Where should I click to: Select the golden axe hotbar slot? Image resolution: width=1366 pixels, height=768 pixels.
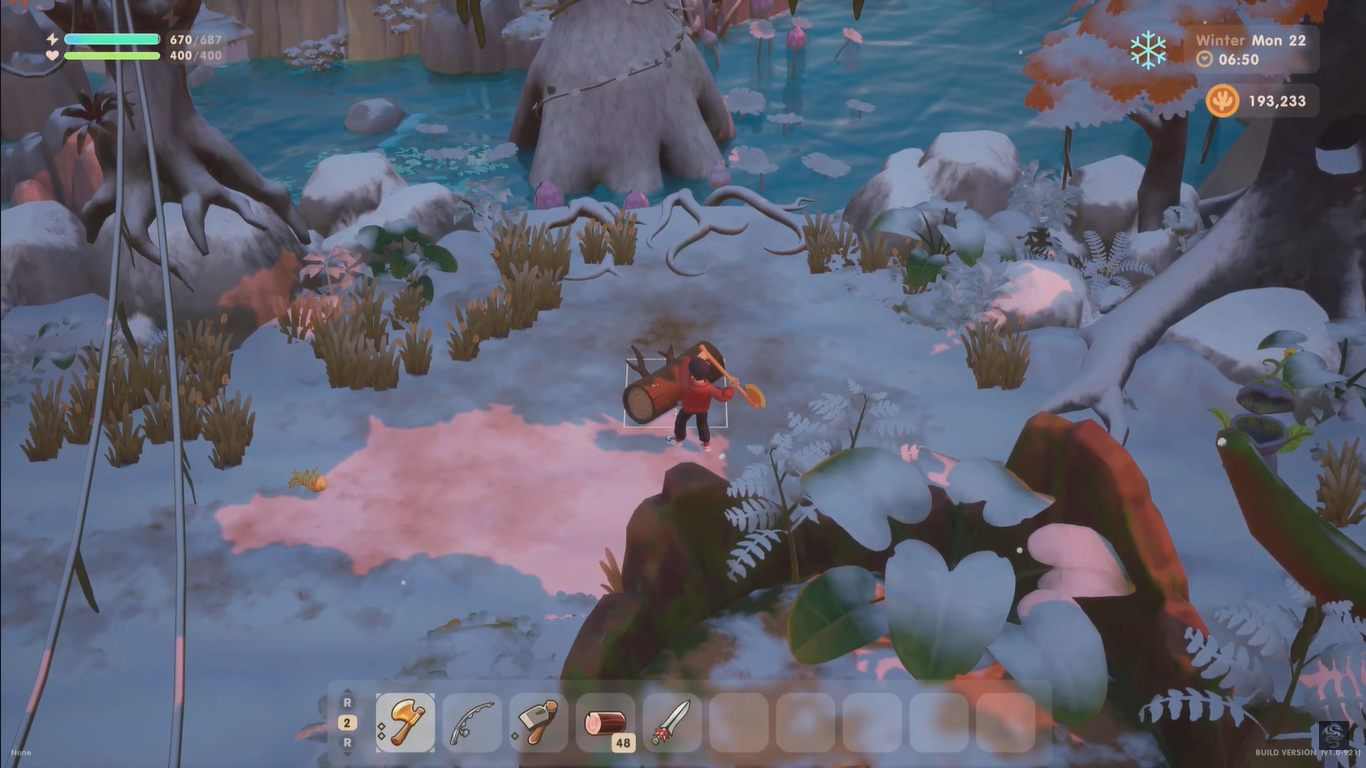point(406,722)
